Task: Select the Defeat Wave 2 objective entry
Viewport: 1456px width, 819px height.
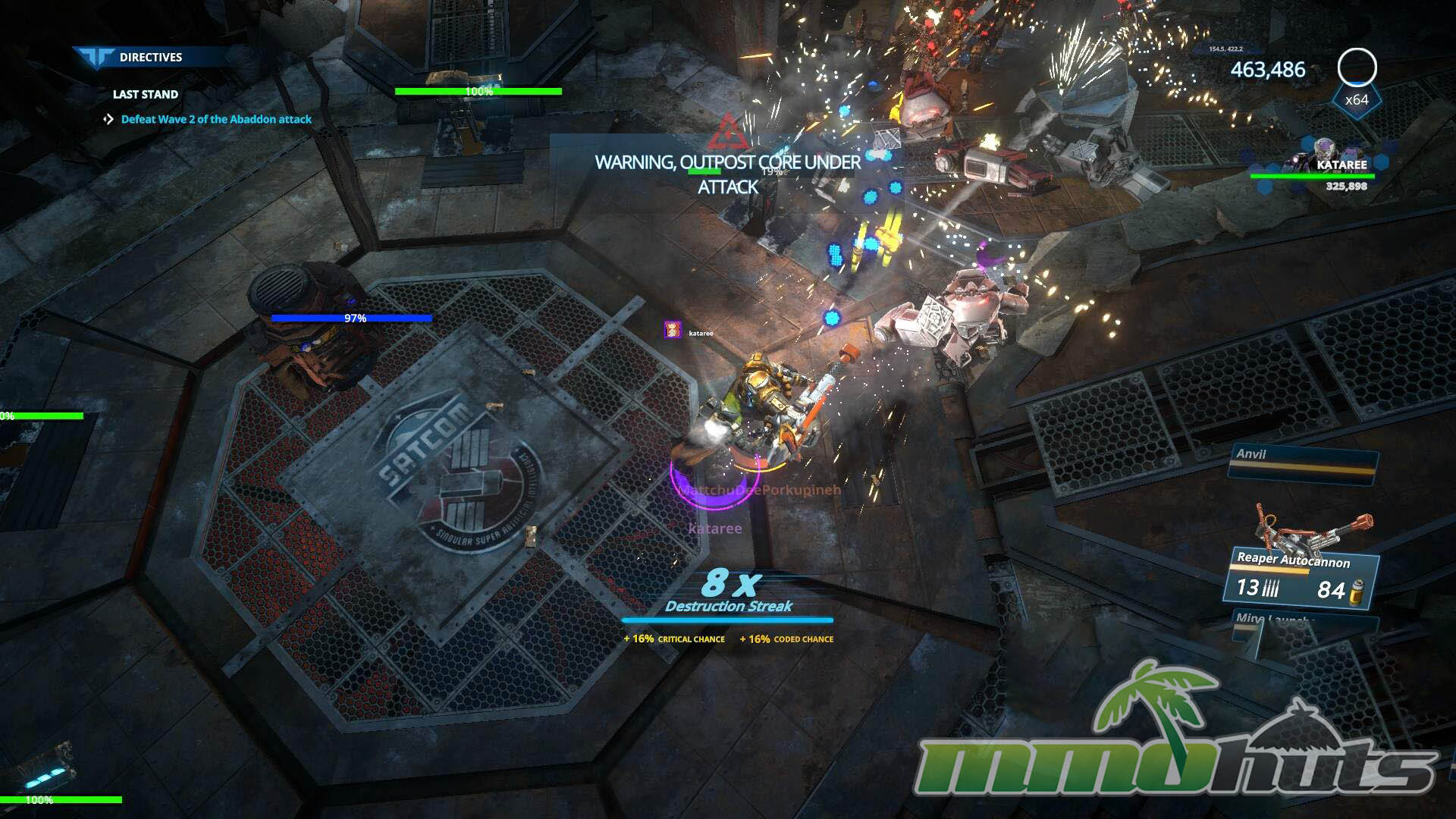Action: [216, 119]
